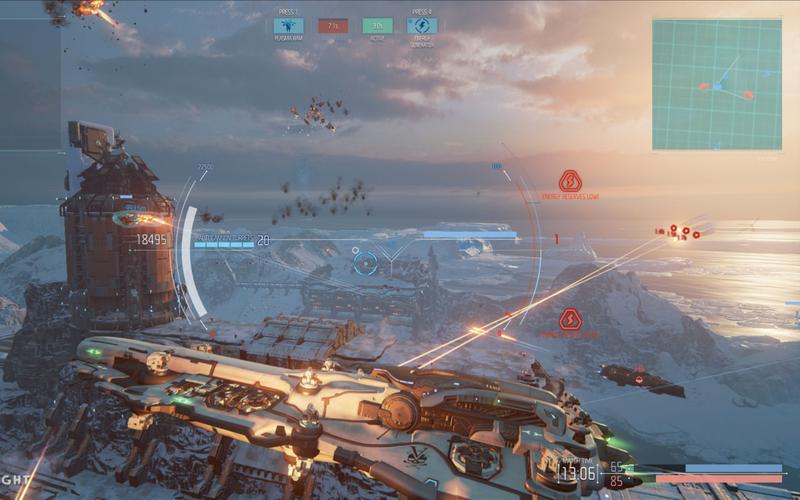Trigger the Energy Generator module icon
This screenshot has height=500, width=800.
coord(421,26)
